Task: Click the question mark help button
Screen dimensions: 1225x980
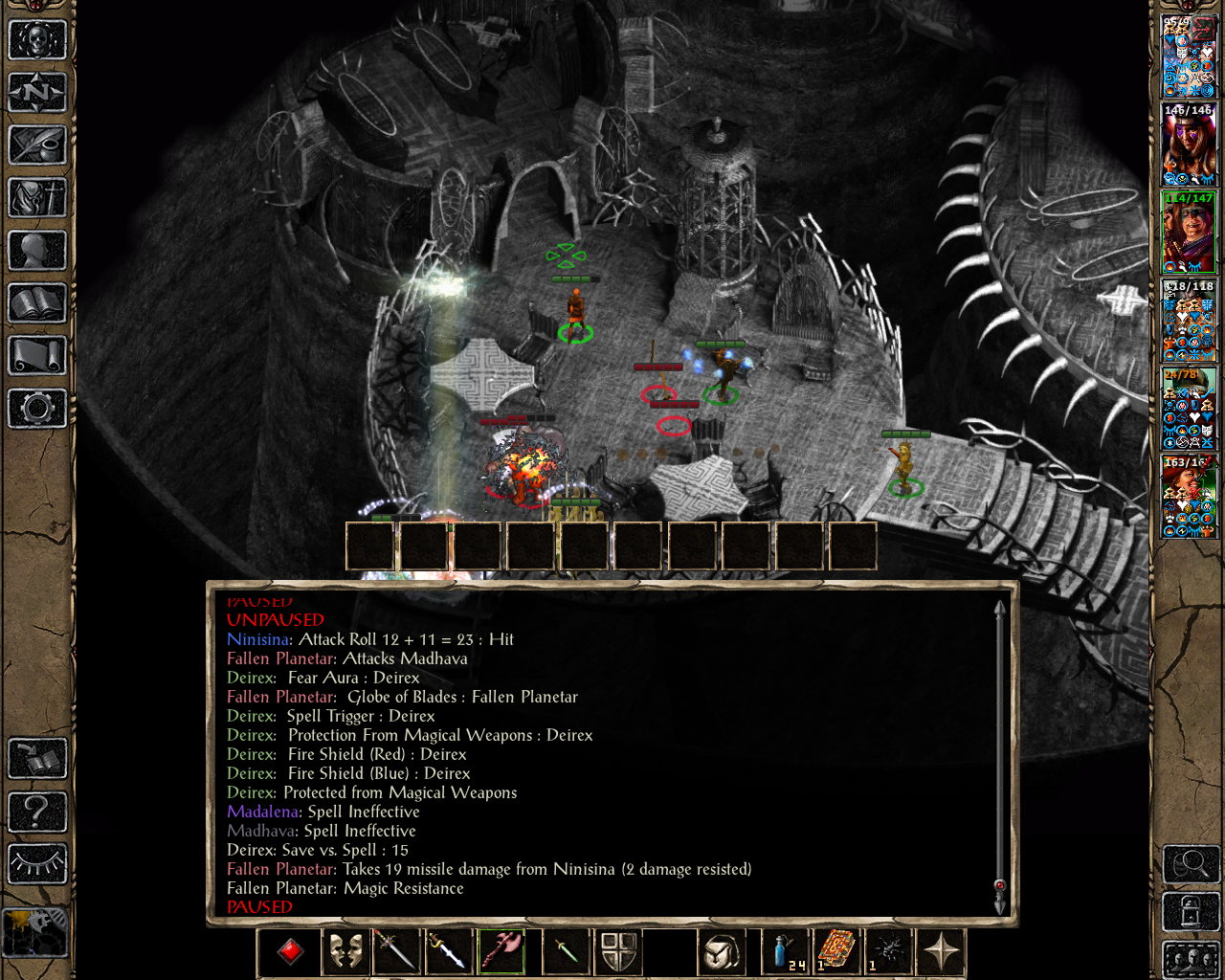Action: pos(37,812)
